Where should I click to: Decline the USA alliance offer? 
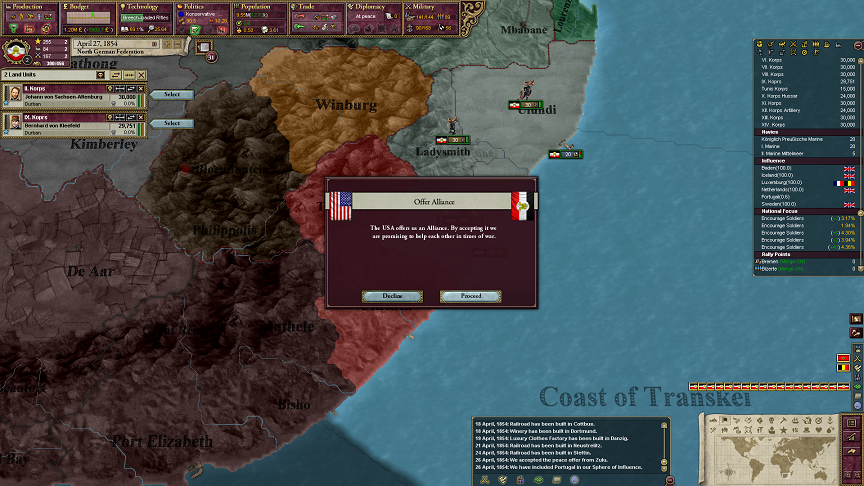pos(392,296)
